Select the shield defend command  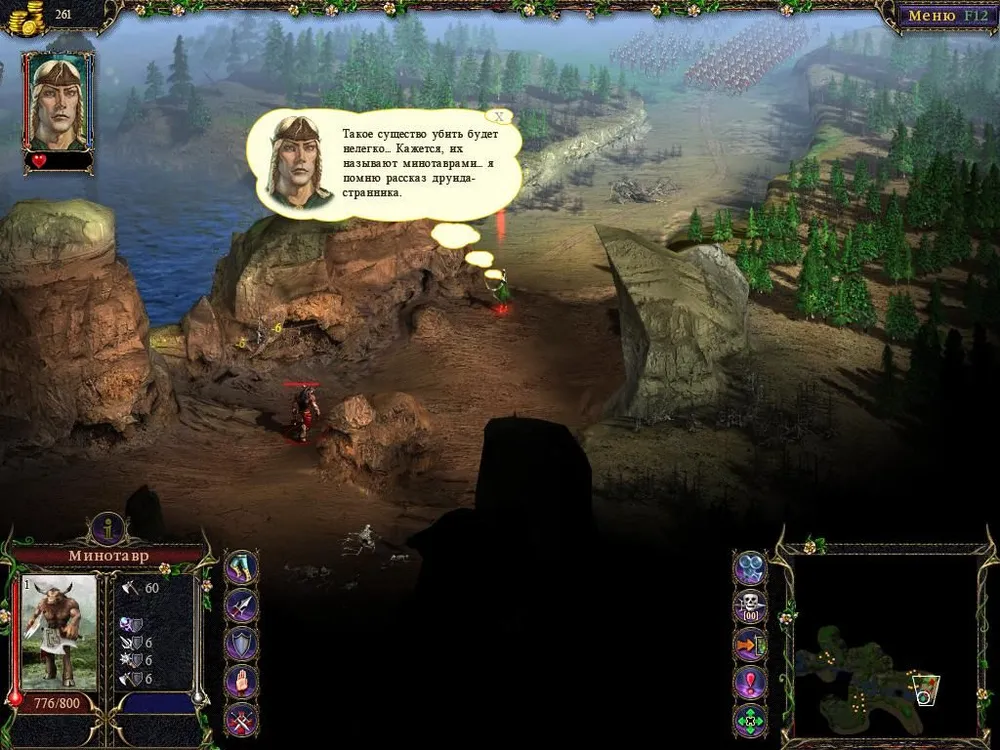(241, 643)
